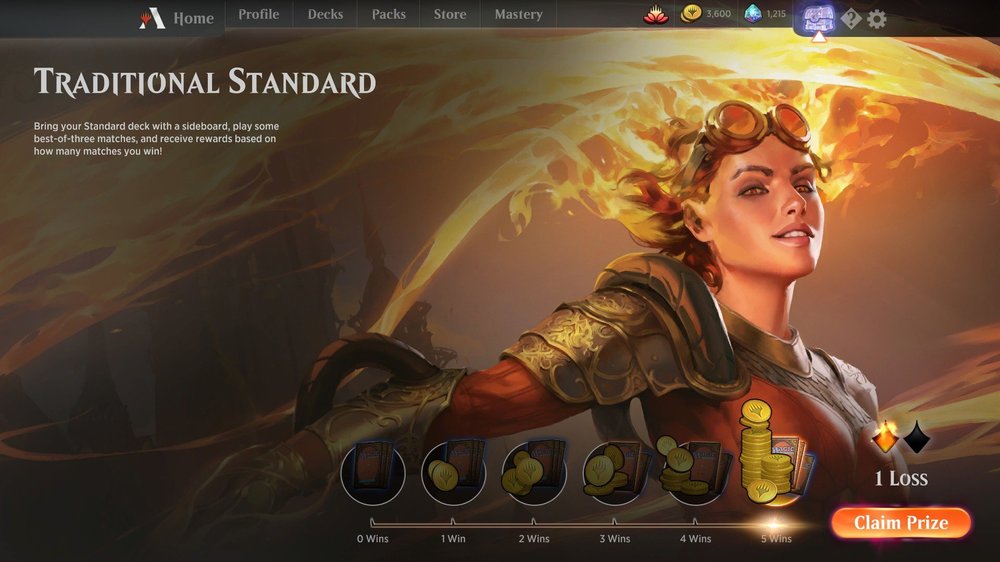The image size is (1000, 562).
Task: Open the Packs tab
Action: pos(388,15)
